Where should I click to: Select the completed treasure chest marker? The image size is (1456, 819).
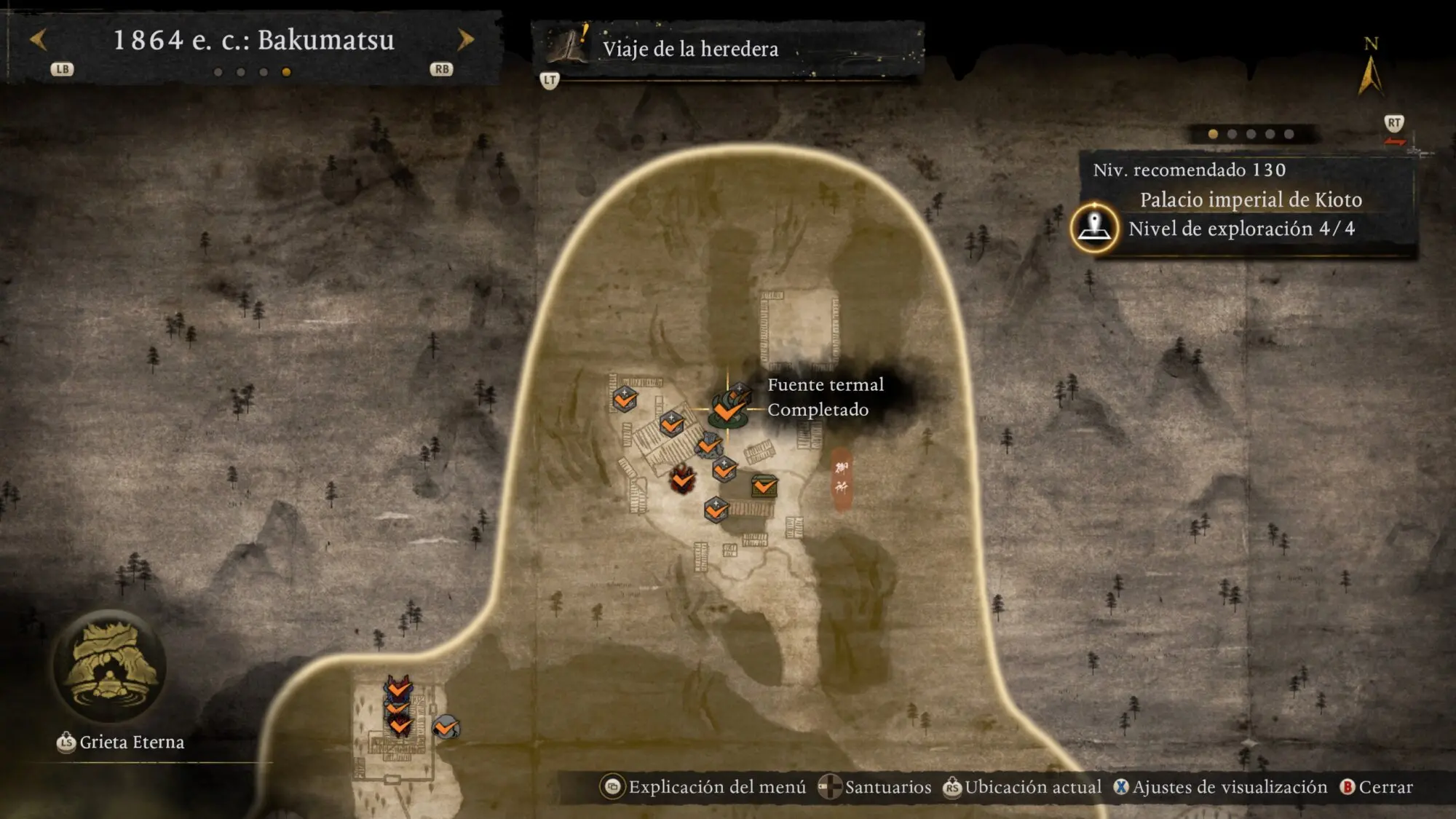(x=764, y=486)
